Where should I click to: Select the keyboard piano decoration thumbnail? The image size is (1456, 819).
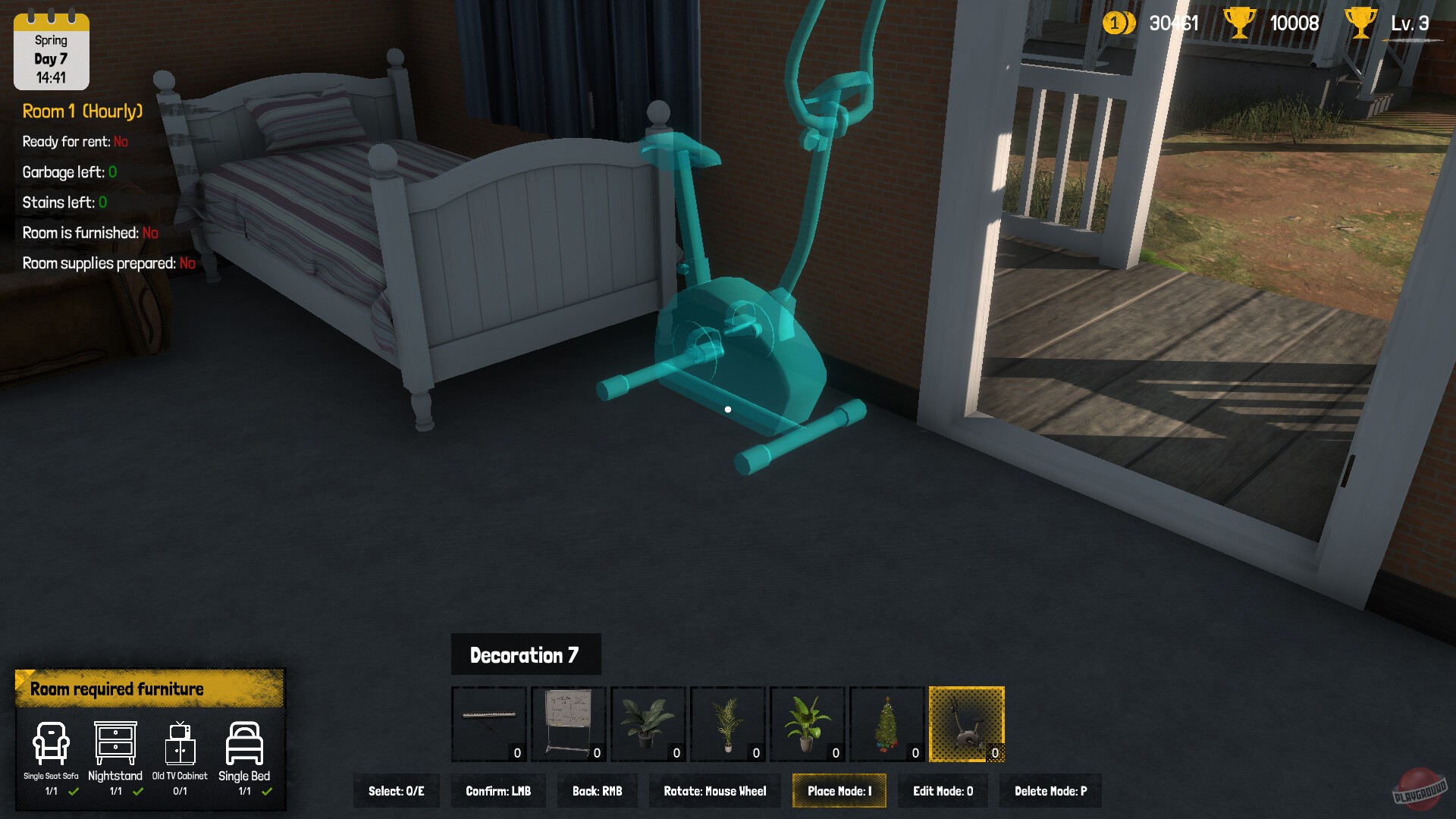tap(488, 723)
